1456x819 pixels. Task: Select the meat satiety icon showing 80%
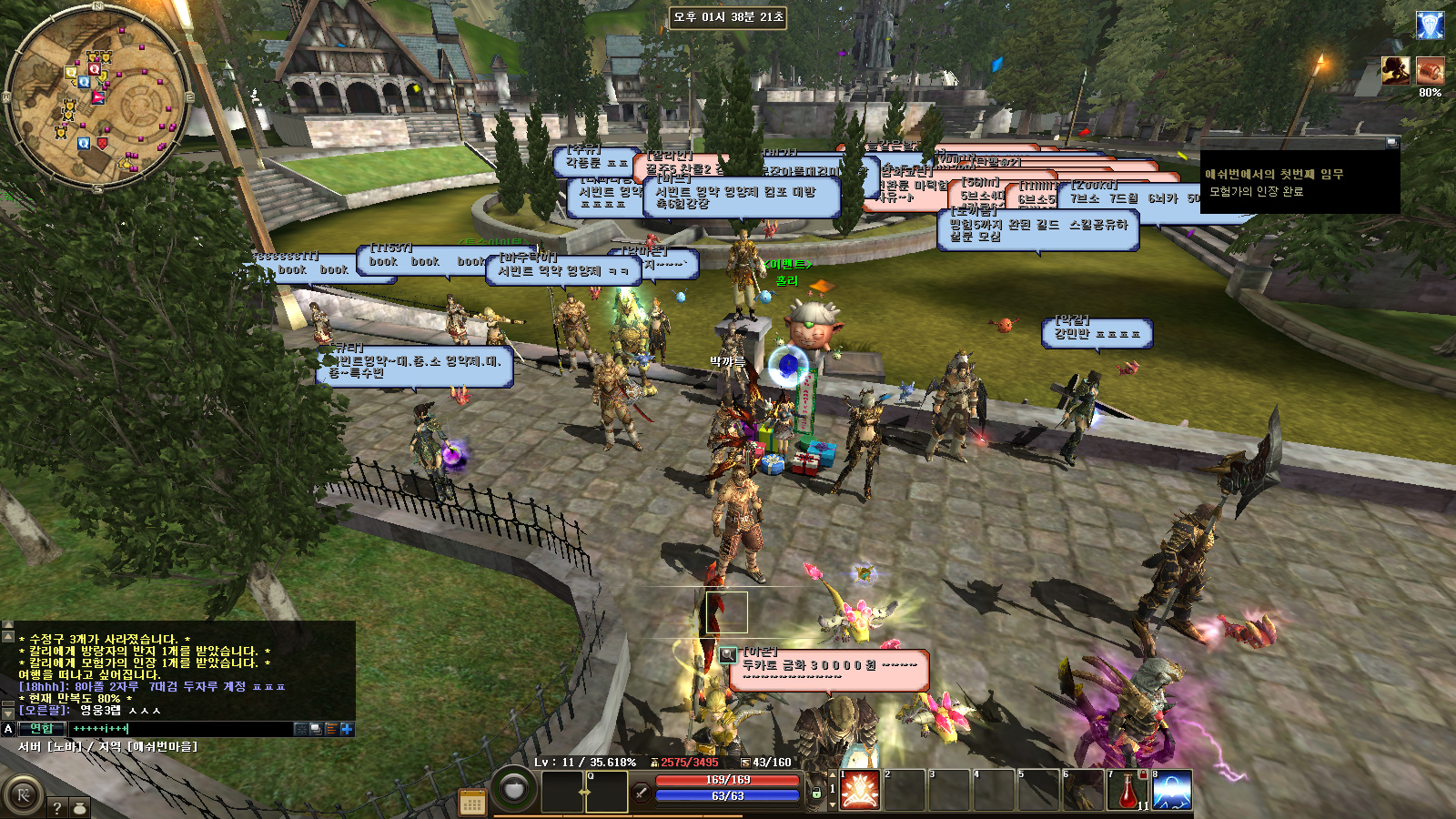pos(1430,71)
